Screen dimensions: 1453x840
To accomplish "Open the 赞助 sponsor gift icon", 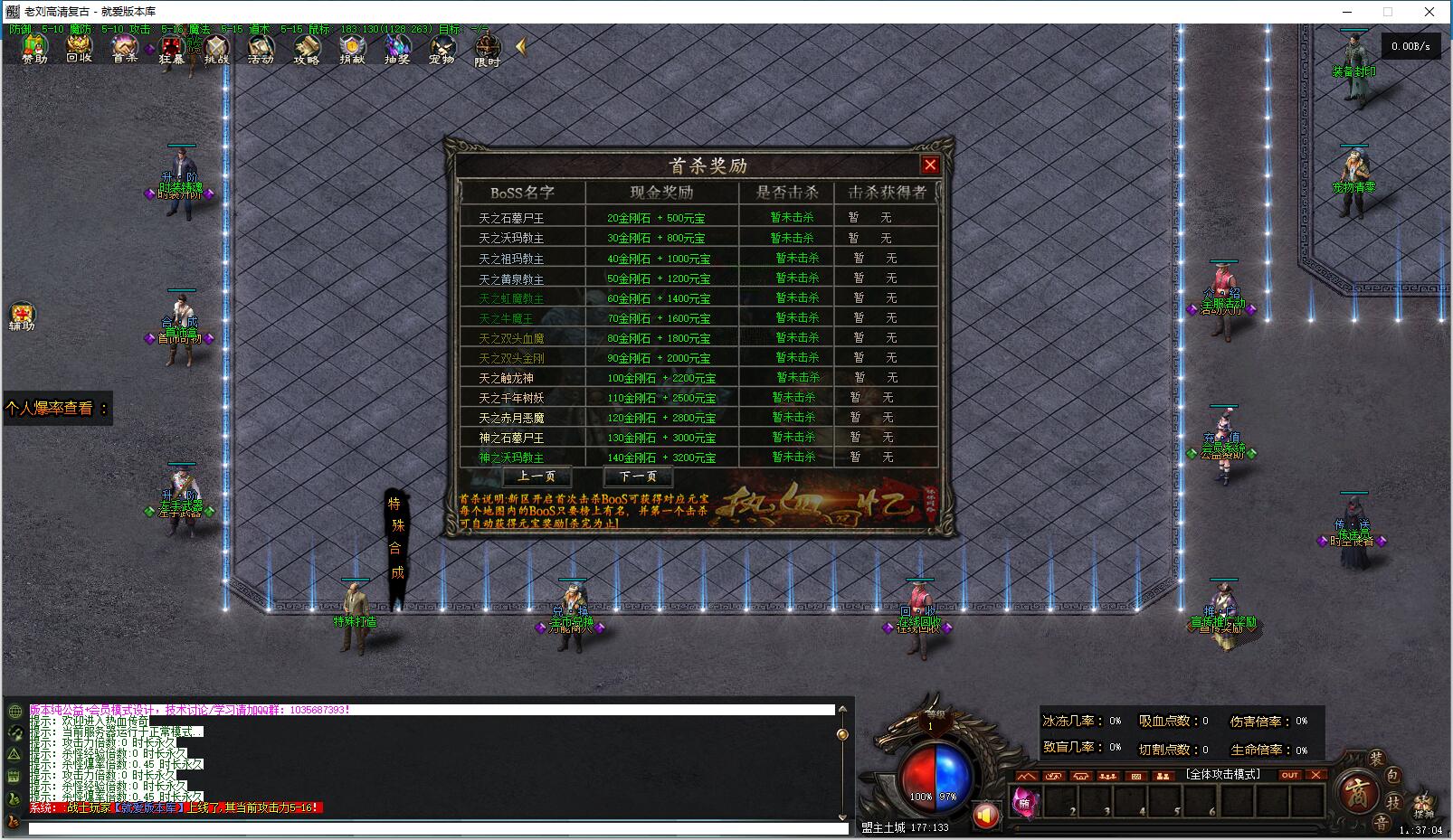I will coord(34,47).
